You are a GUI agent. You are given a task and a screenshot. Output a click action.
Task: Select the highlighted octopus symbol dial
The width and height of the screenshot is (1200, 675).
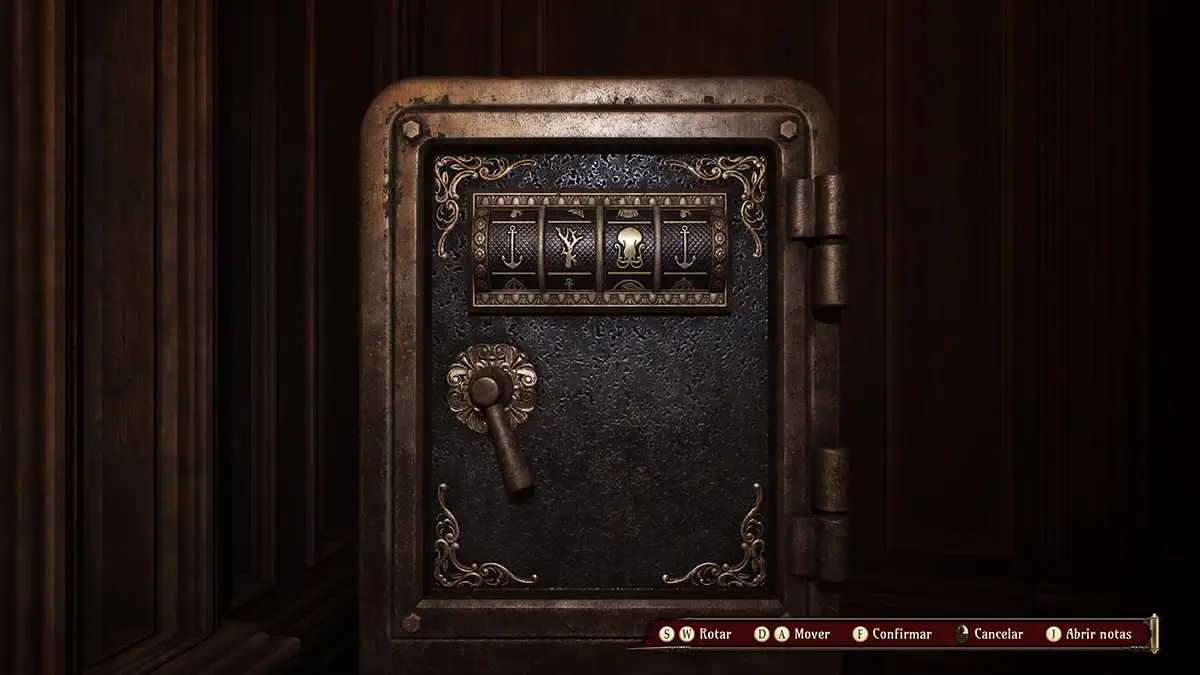click(628, 248)
